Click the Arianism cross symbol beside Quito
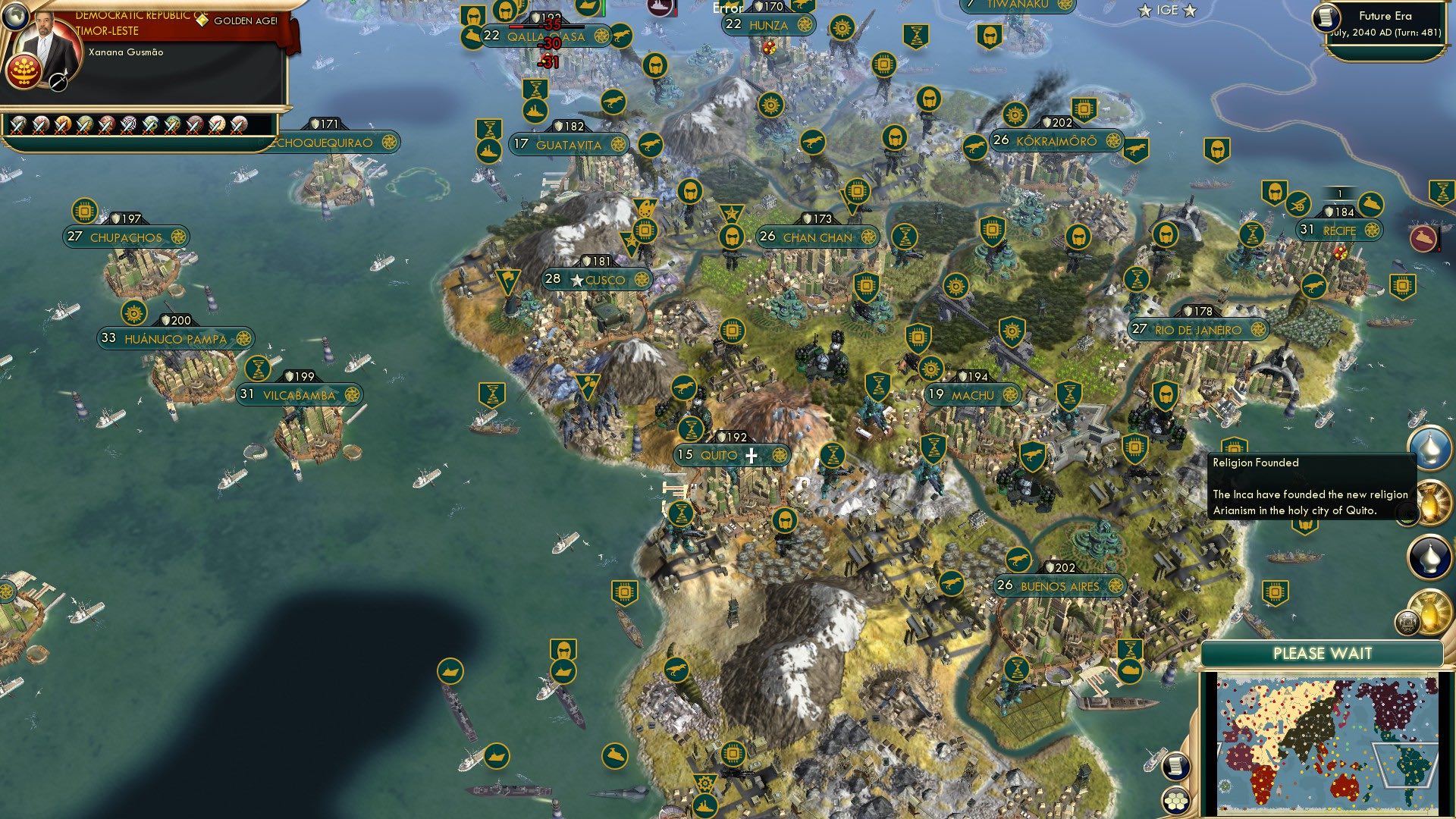This screenshot has width=1456, height=819. point(750,455)
